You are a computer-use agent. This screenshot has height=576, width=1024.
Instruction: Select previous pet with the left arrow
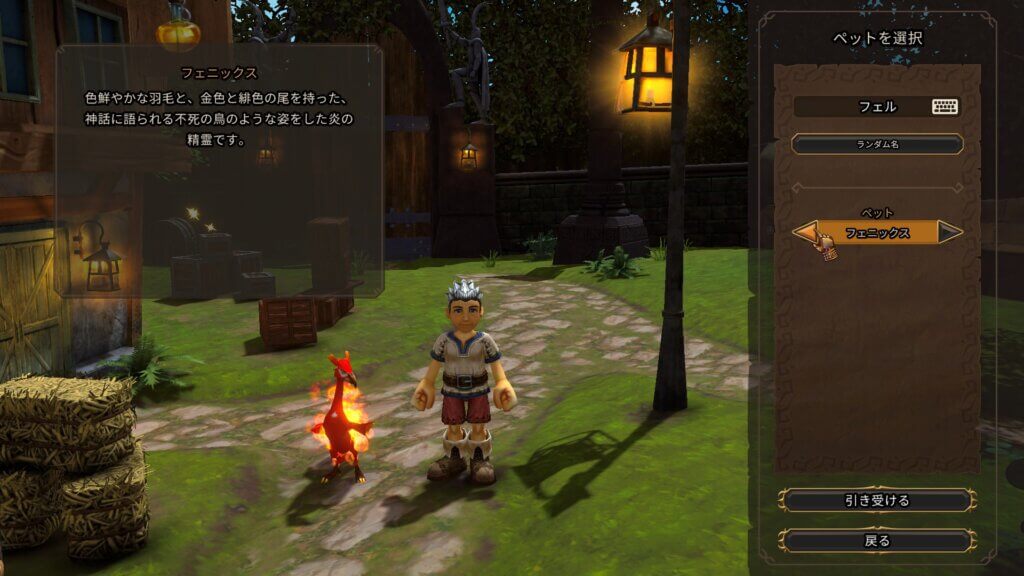tap(806, 232)
